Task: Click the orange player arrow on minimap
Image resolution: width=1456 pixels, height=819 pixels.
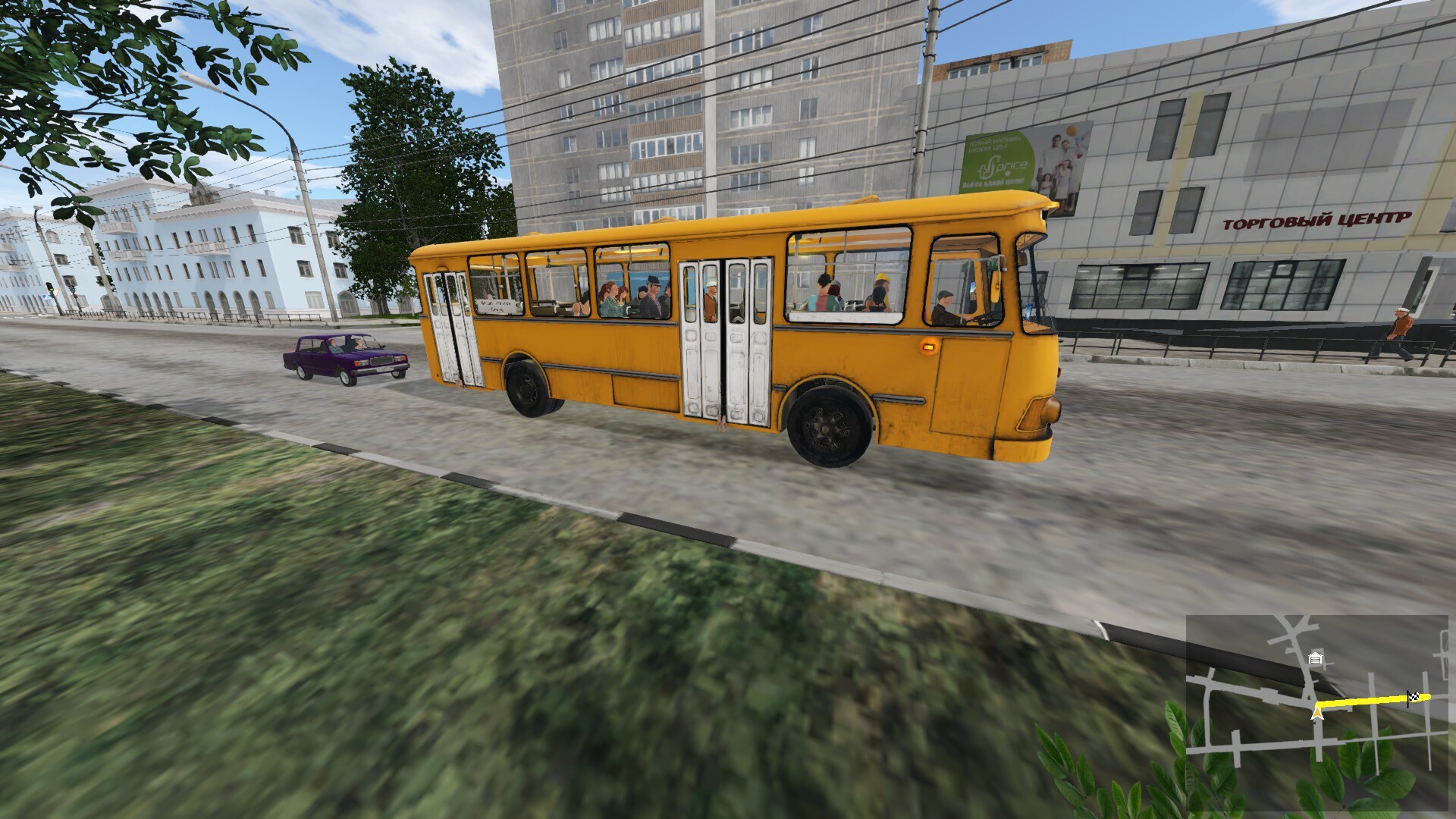Action: tap(1317, 713)
